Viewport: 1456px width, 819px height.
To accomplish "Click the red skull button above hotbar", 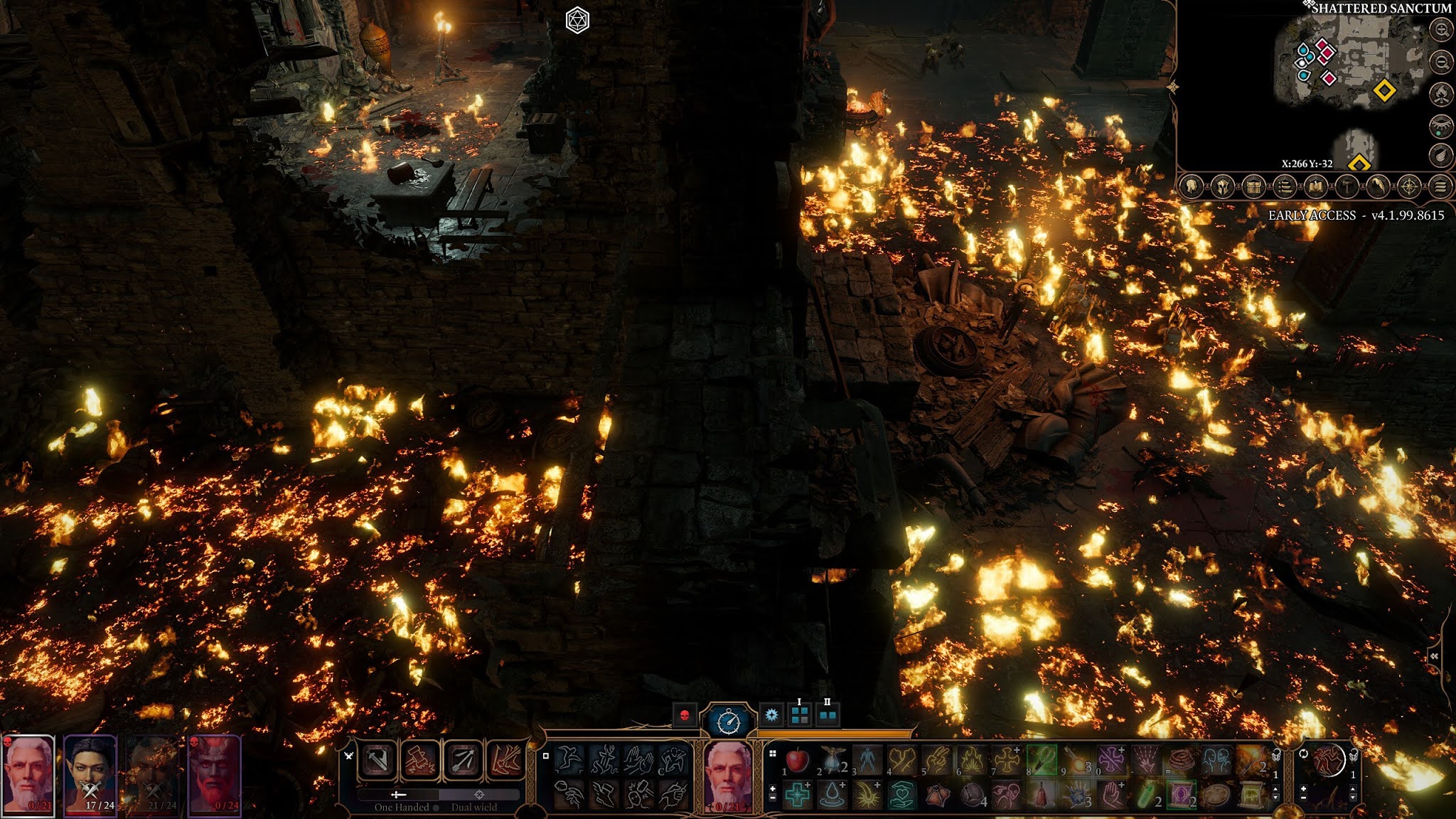I will (685, 715).
